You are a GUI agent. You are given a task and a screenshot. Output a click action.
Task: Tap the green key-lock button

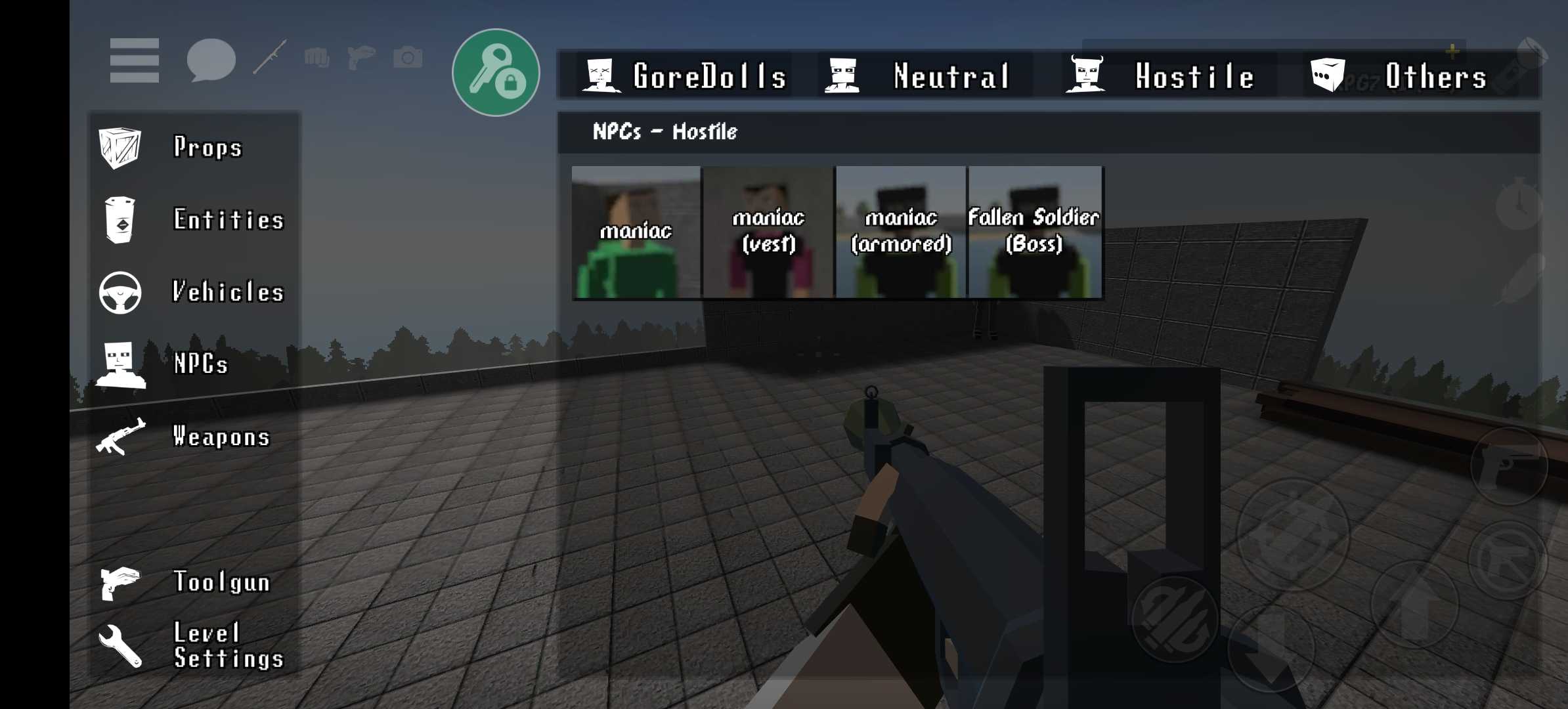tap(496, 72)
